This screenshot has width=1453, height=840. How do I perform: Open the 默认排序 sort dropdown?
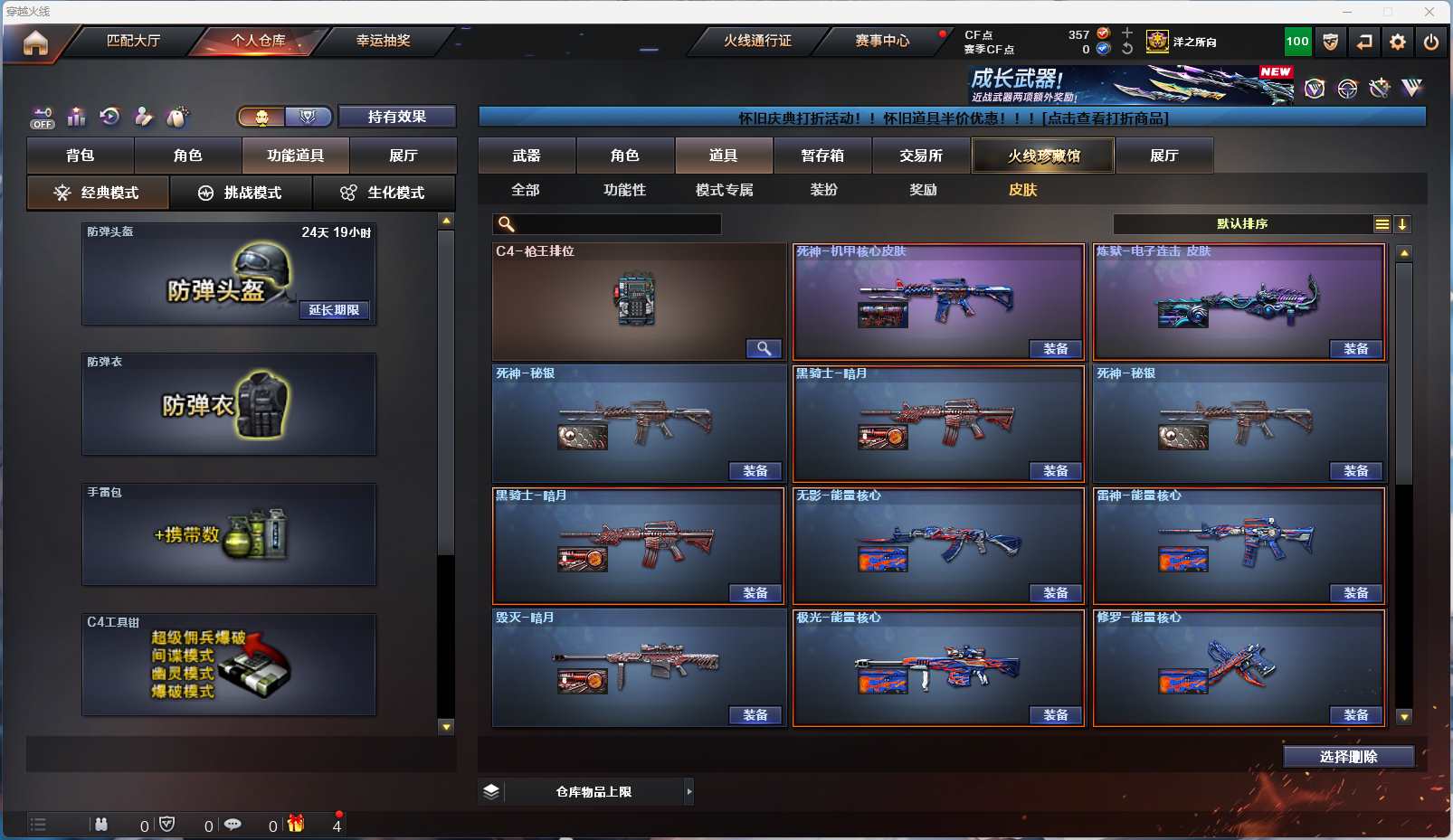pos(1242,224)
